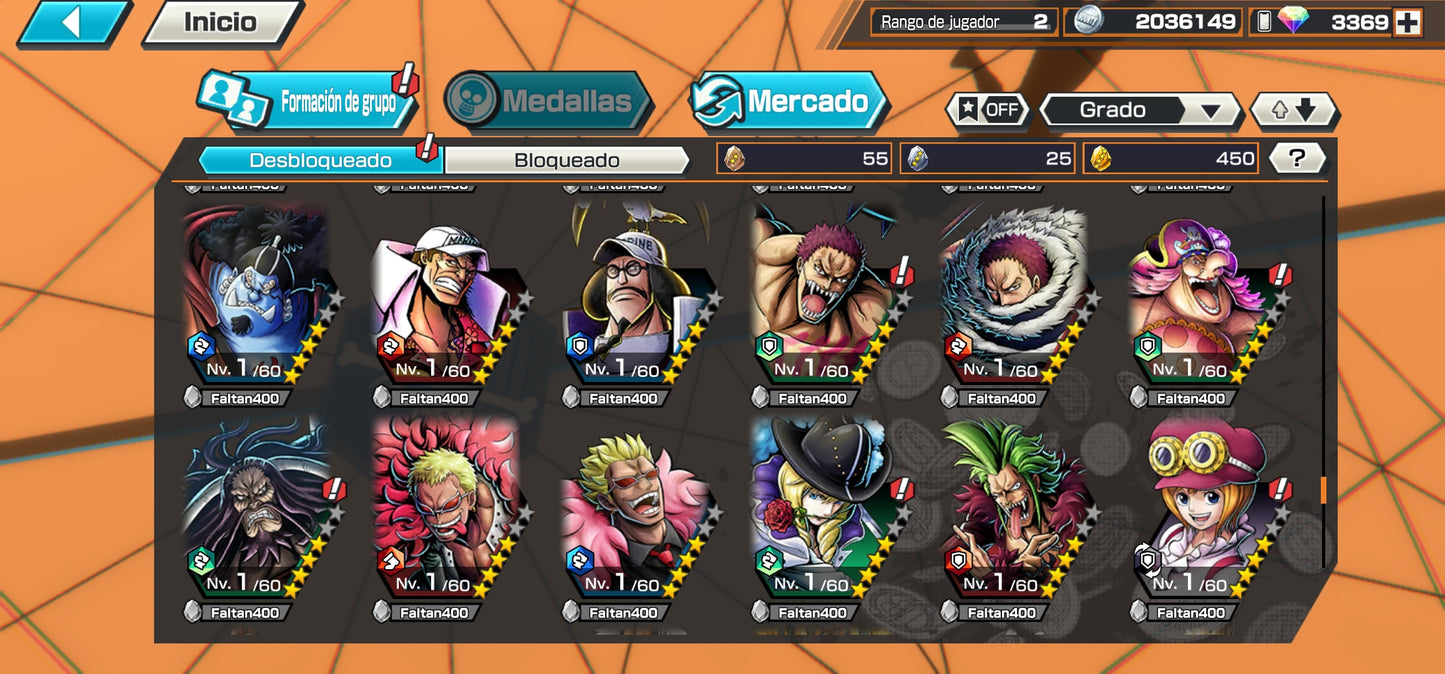The width and height of the screenshot is (1445, 674).
Task: Switch to the Mercado section
Action: coord(789,101)
